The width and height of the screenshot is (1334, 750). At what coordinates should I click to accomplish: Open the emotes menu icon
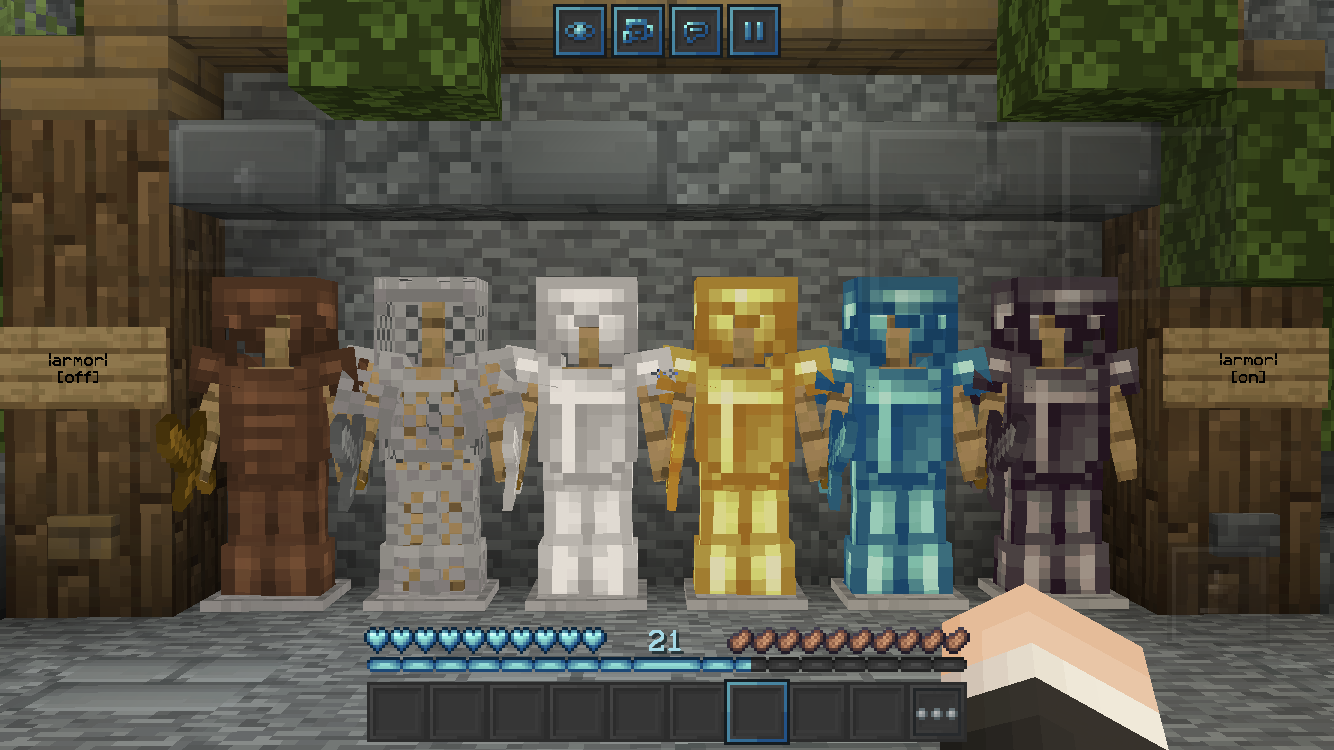click(x=637, y=31)
